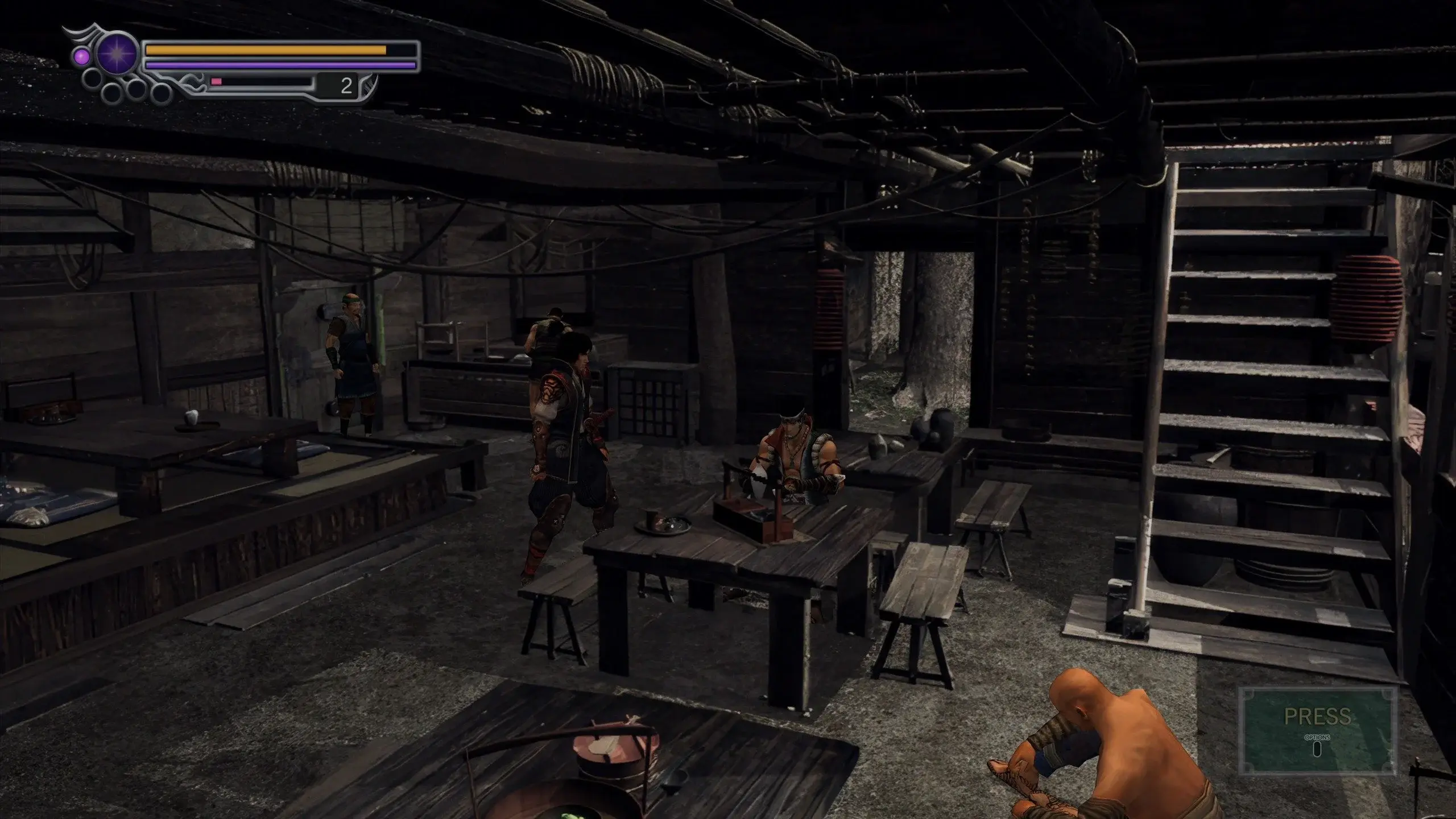The width and height of the screenshot is (1456, 819).
Task: Select the small purple soul orb
Action: (81, 56)
